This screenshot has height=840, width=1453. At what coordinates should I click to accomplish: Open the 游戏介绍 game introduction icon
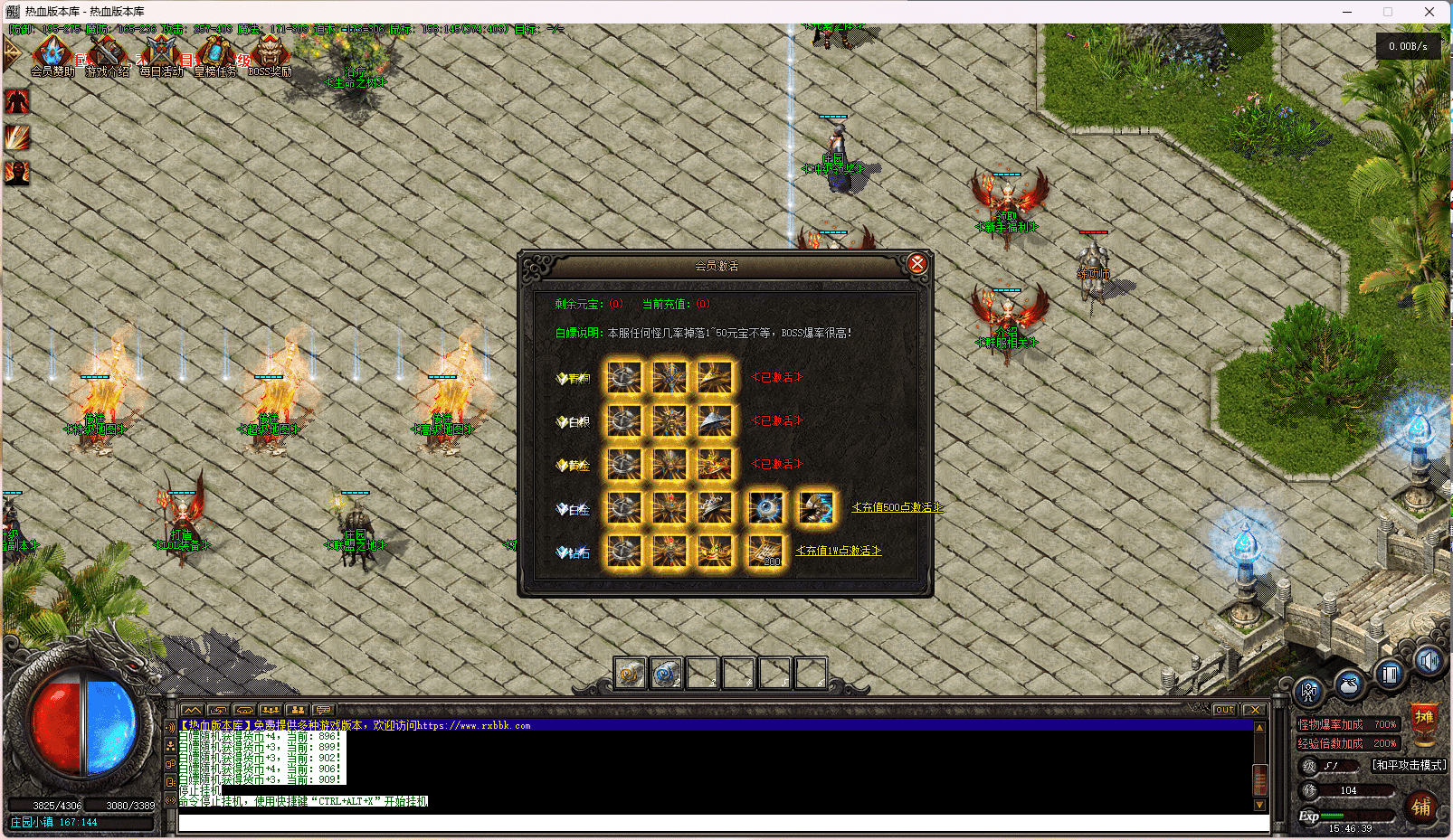pyautogui.click(x=107, y=55)
